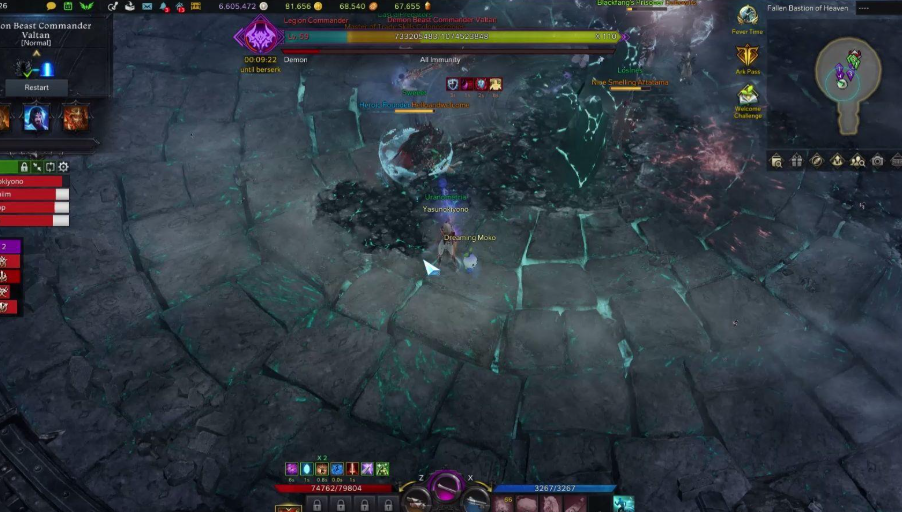This screenshot has width=902, height=512.
Task: Click the purple legion commander boss emblem
Action: 257,37
